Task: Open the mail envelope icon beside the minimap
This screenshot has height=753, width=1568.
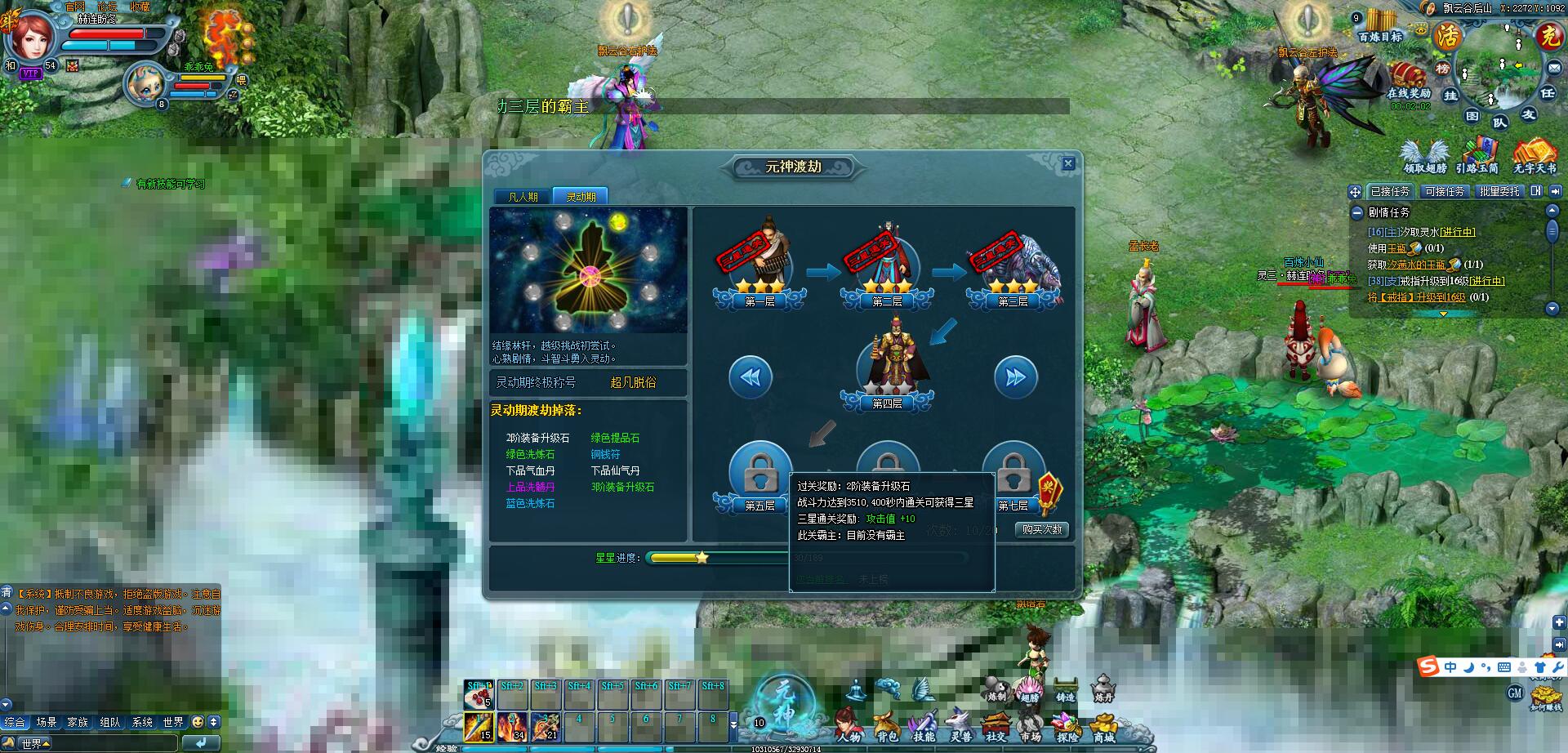Action: coord(1554,68)
